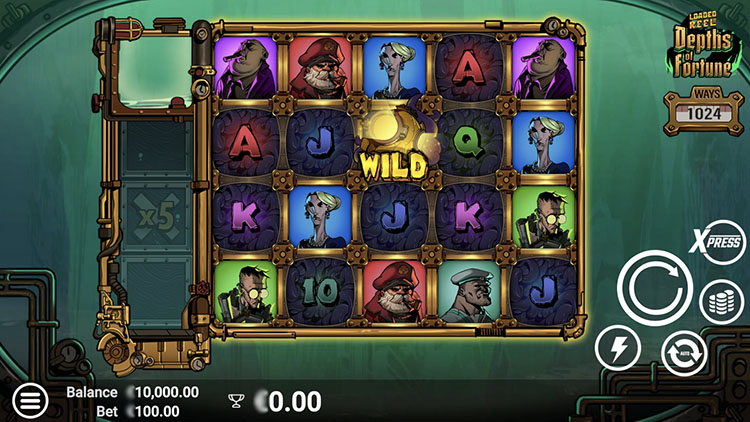Open the hamburger menu
Screen dimensions: 750x422
(30, 401)
